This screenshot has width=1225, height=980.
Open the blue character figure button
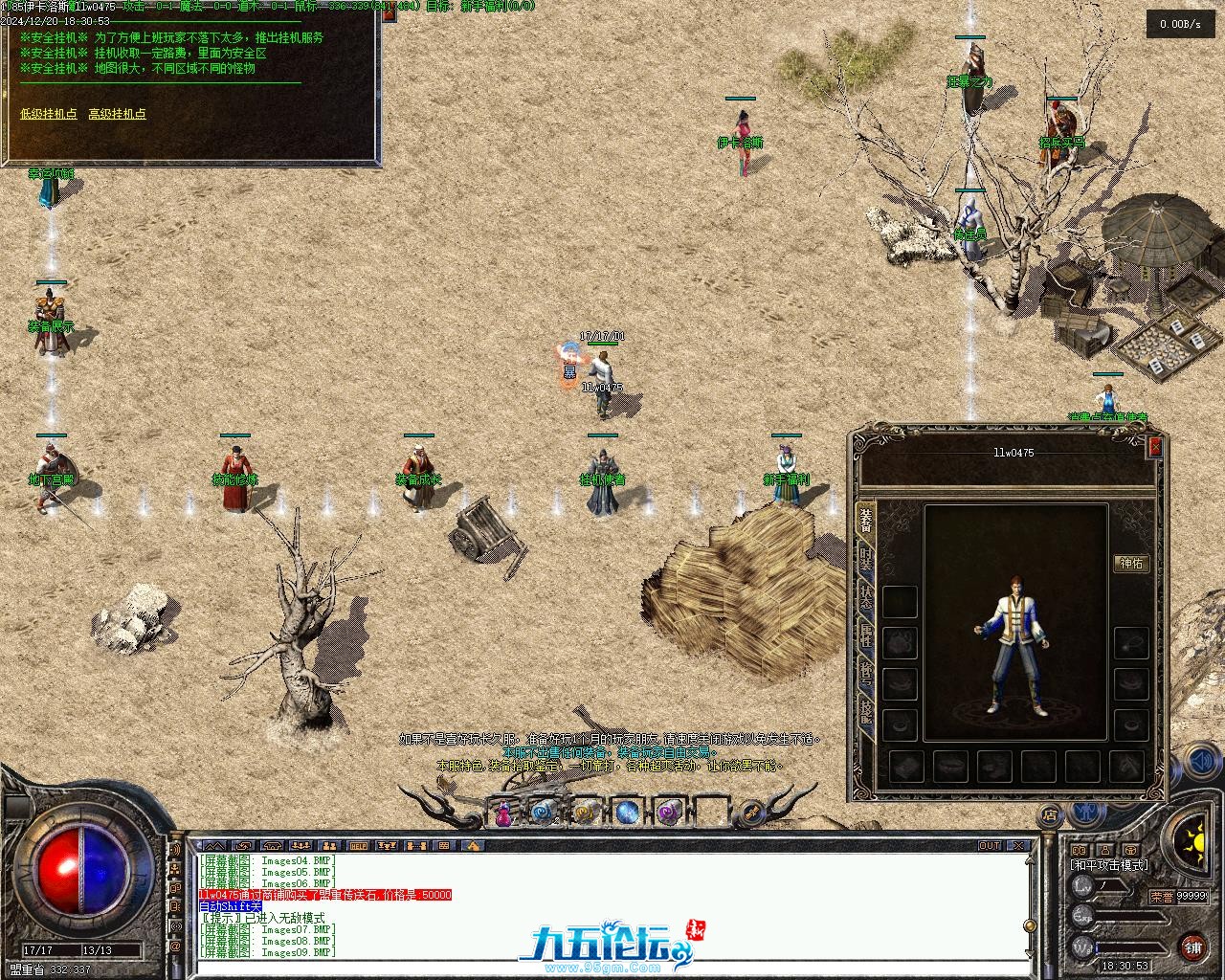tap(1086, 813)
